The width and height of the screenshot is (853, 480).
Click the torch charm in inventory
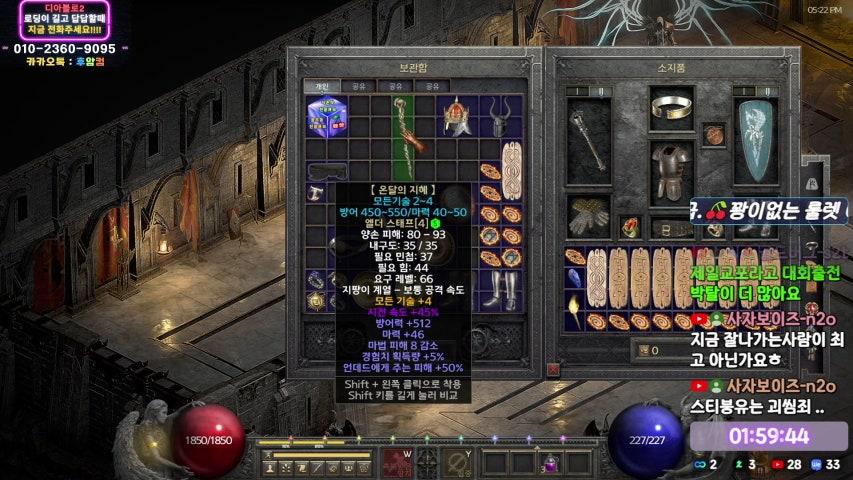tap(574, 303)
